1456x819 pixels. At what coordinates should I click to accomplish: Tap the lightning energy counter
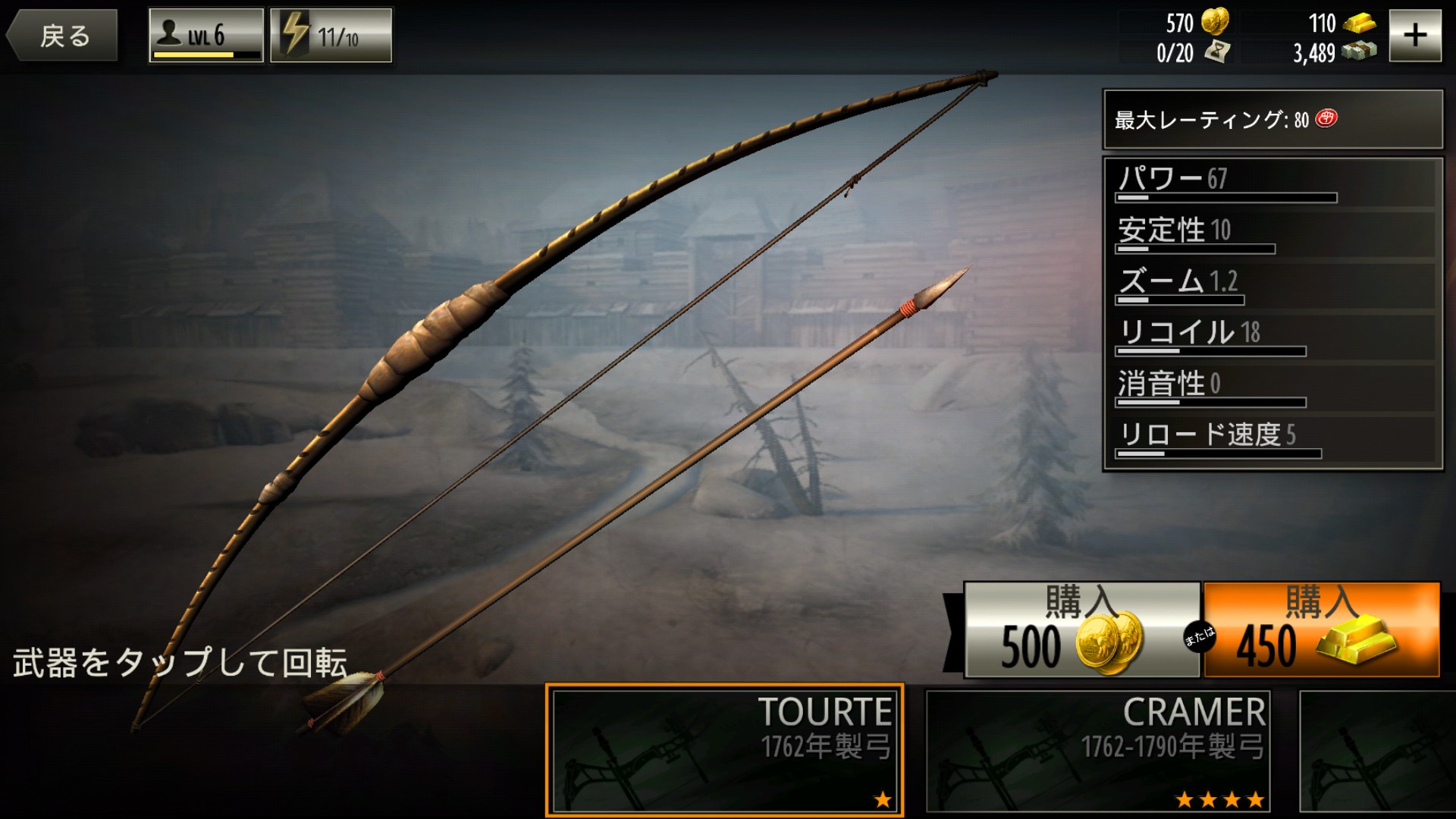[x=331, y=36]
